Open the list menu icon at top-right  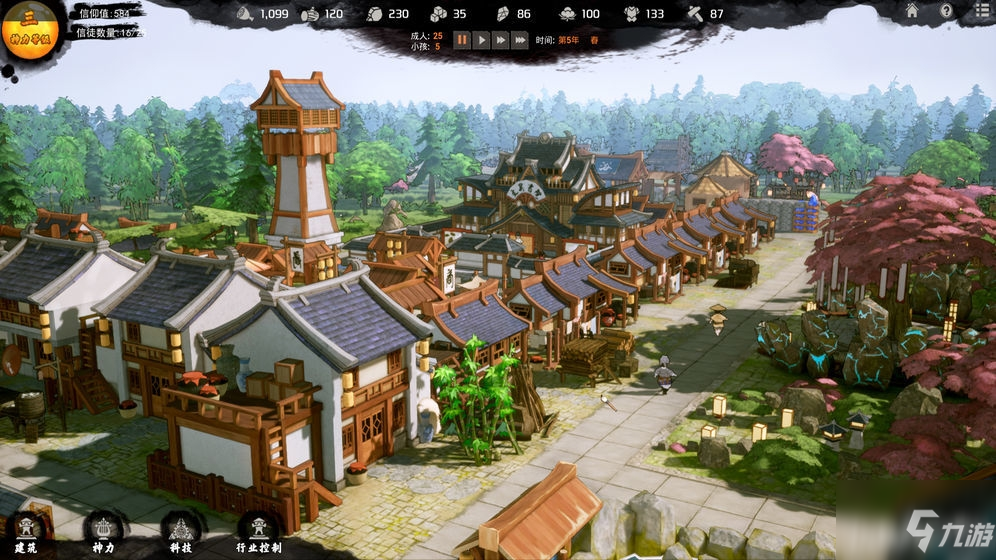coord(979,11)
